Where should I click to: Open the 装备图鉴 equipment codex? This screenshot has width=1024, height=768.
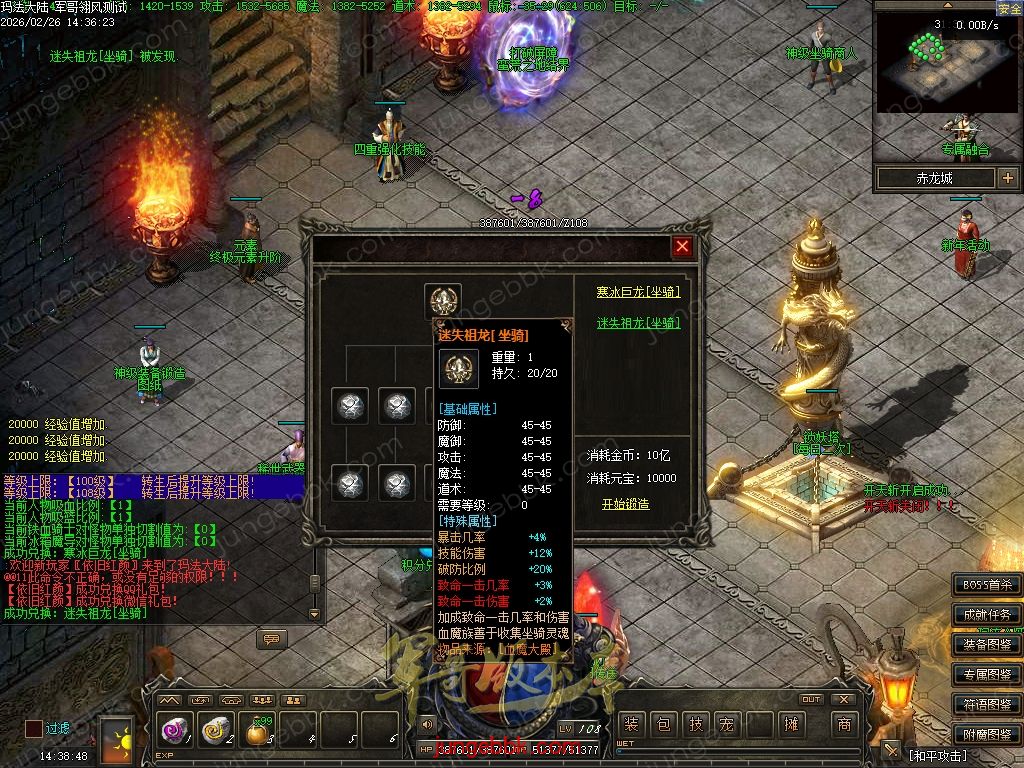pos(986,645)
